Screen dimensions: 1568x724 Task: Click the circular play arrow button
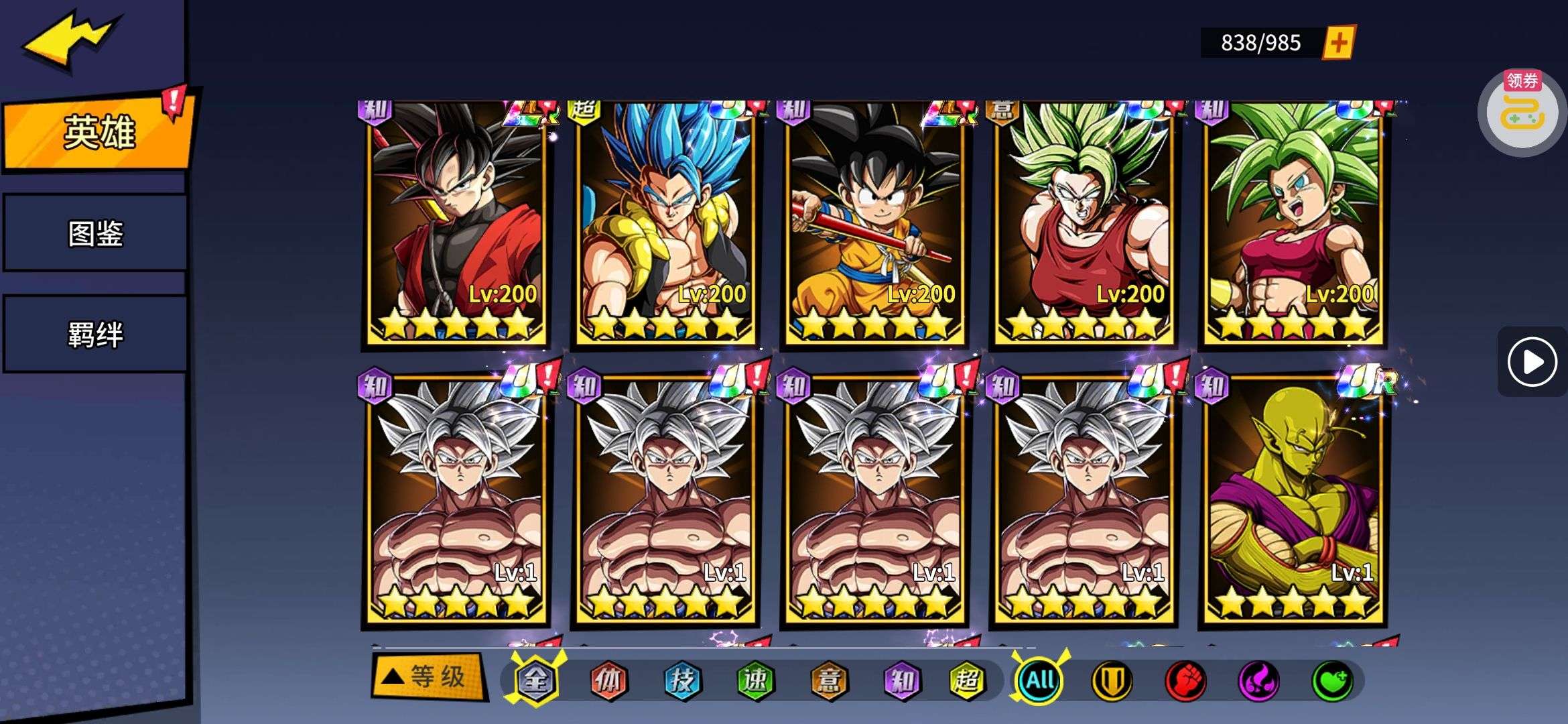coord(1532,362)
